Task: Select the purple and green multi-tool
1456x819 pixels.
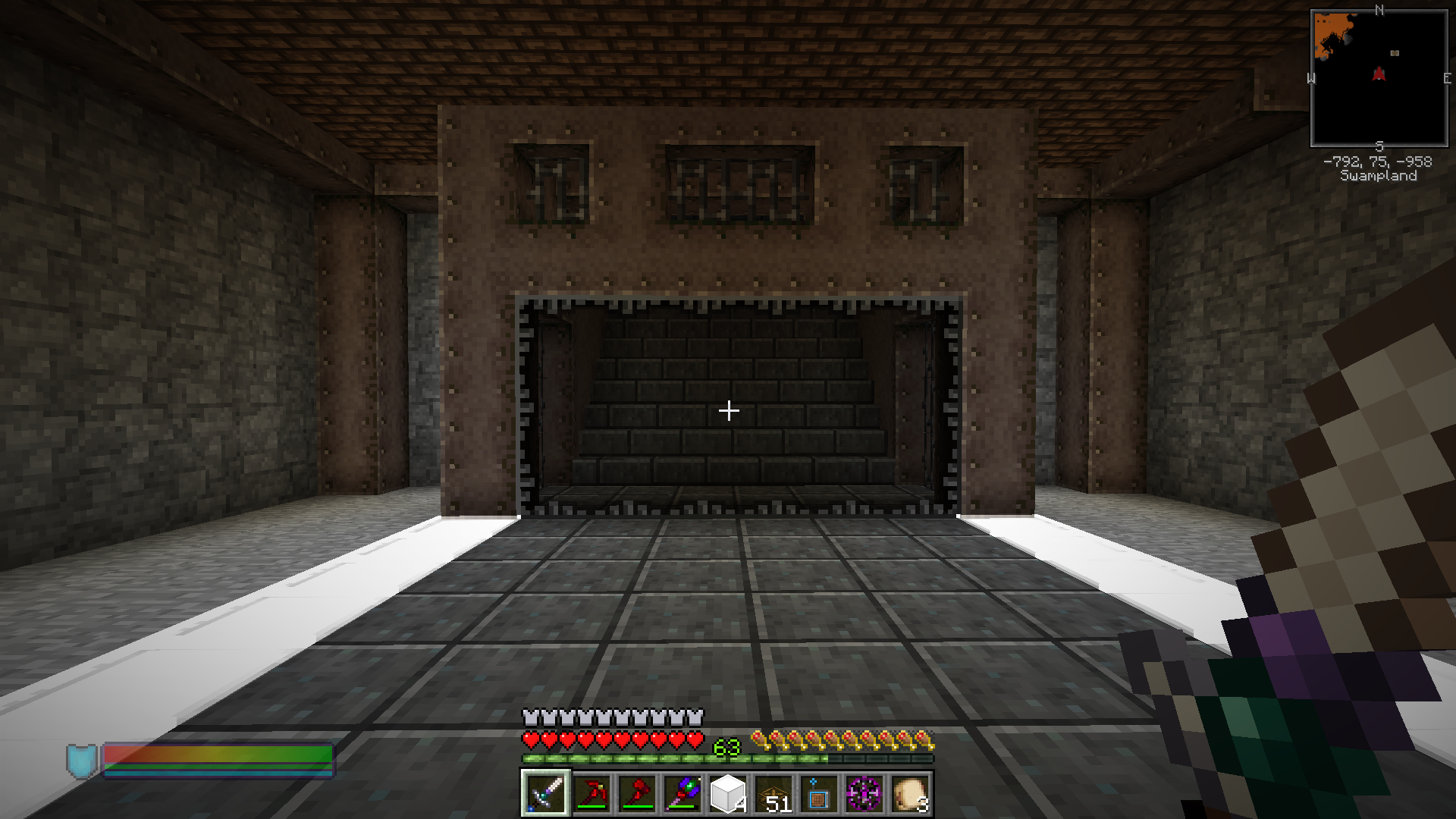Action: point(682,794)
